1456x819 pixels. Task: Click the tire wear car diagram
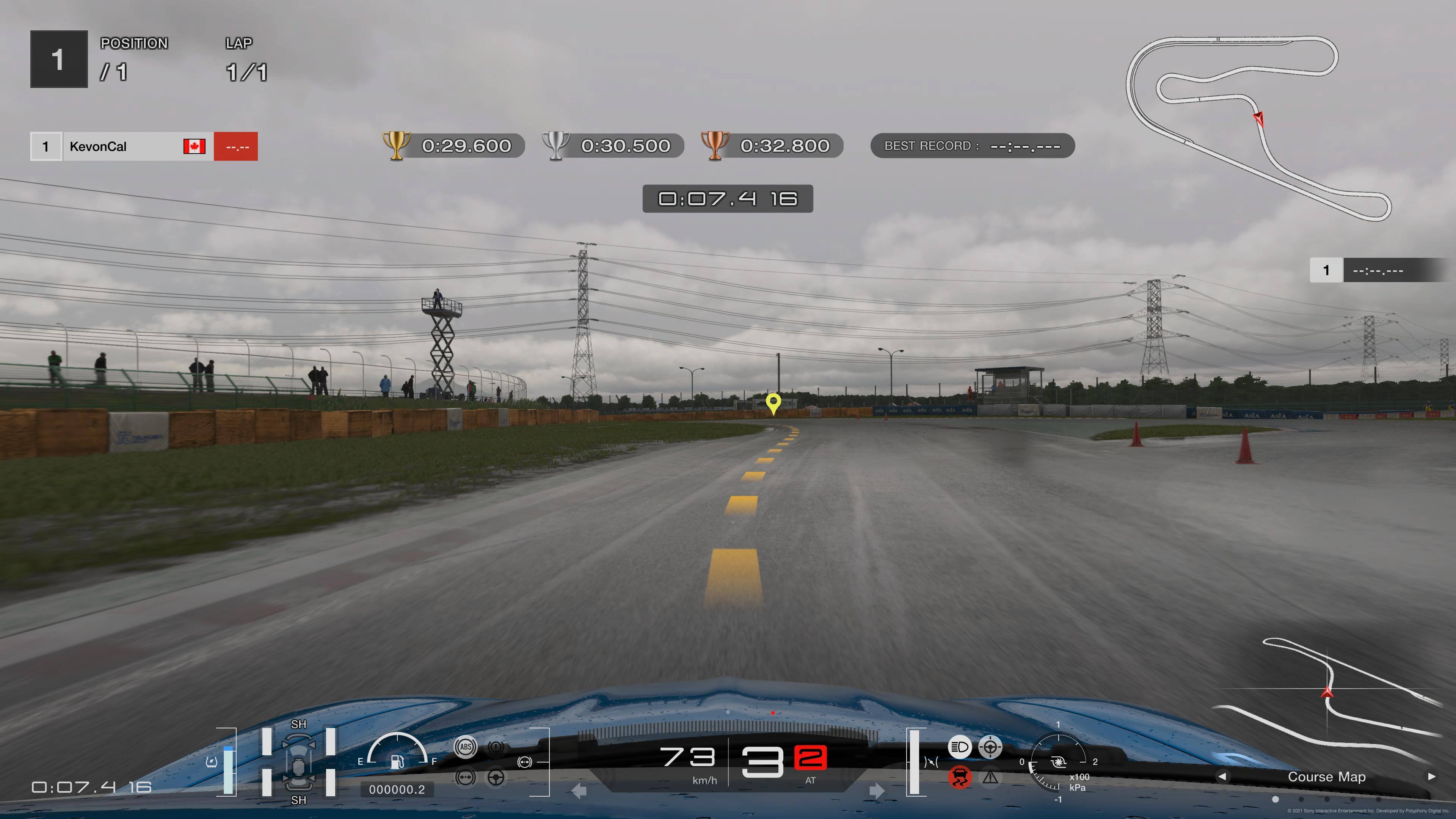coord(298,761)
